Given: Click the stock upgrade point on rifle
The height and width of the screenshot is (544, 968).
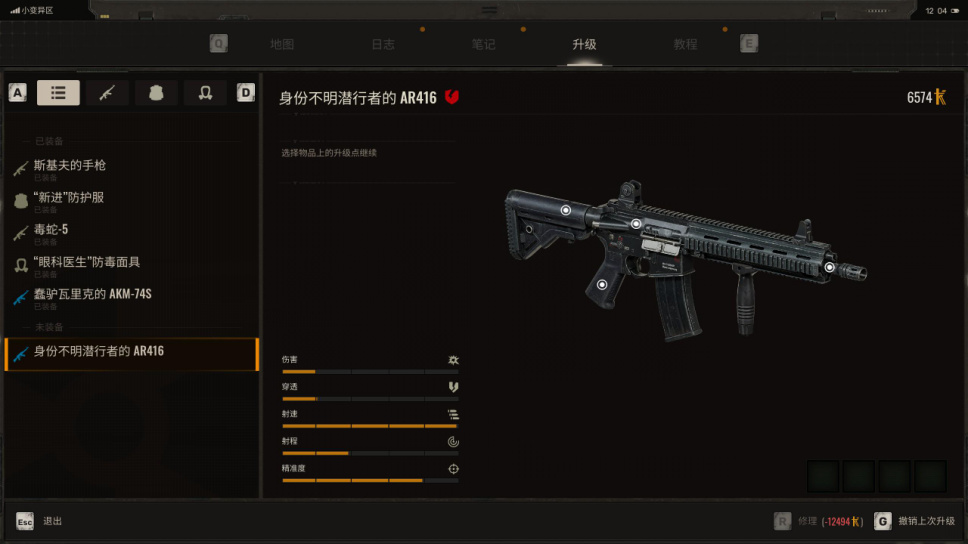Looking at the screenshot, I should point(565,210).
